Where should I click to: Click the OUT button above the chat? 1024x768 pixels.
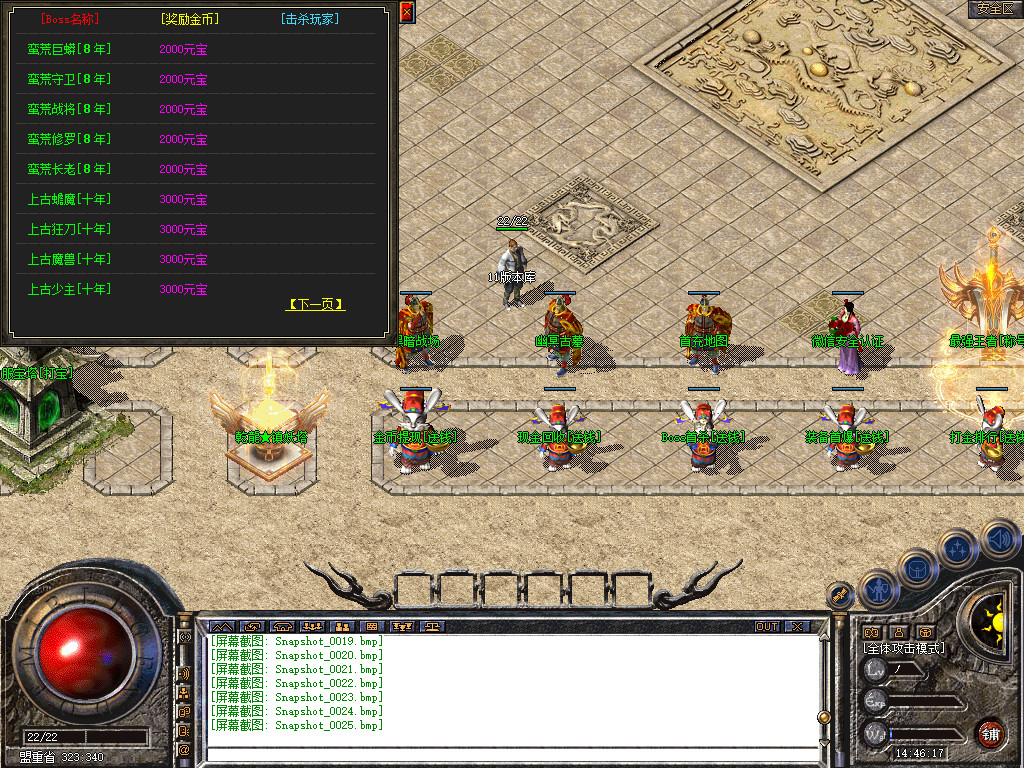(x=767, y=627)
